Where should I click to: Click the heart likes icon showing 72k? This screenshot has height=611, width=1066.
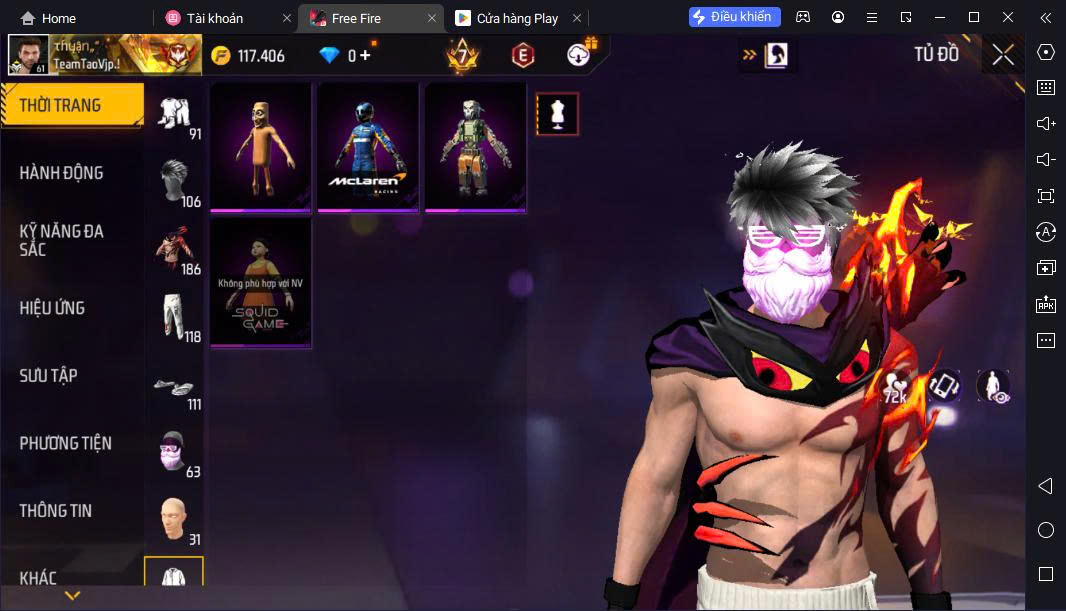(x=895, y=387)
